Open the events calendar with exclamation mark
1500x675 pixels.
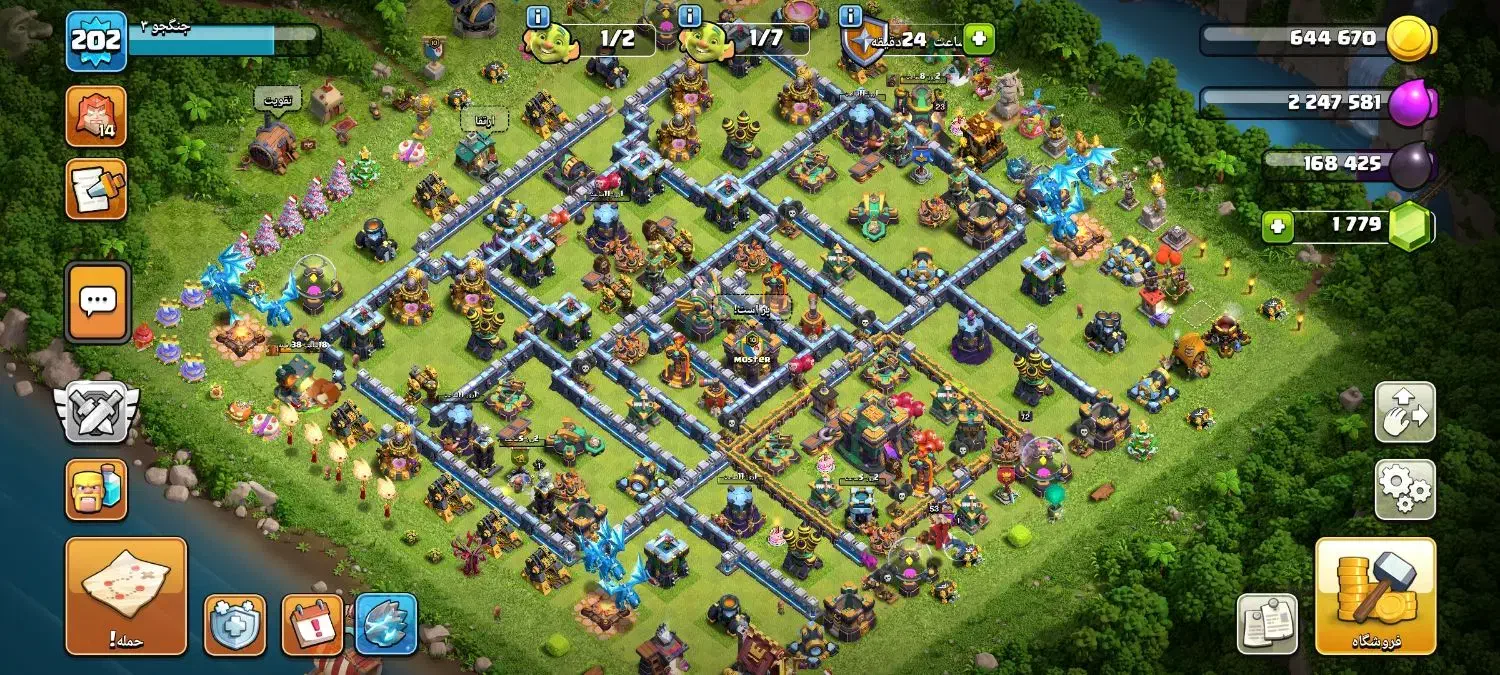pos(312,625)
